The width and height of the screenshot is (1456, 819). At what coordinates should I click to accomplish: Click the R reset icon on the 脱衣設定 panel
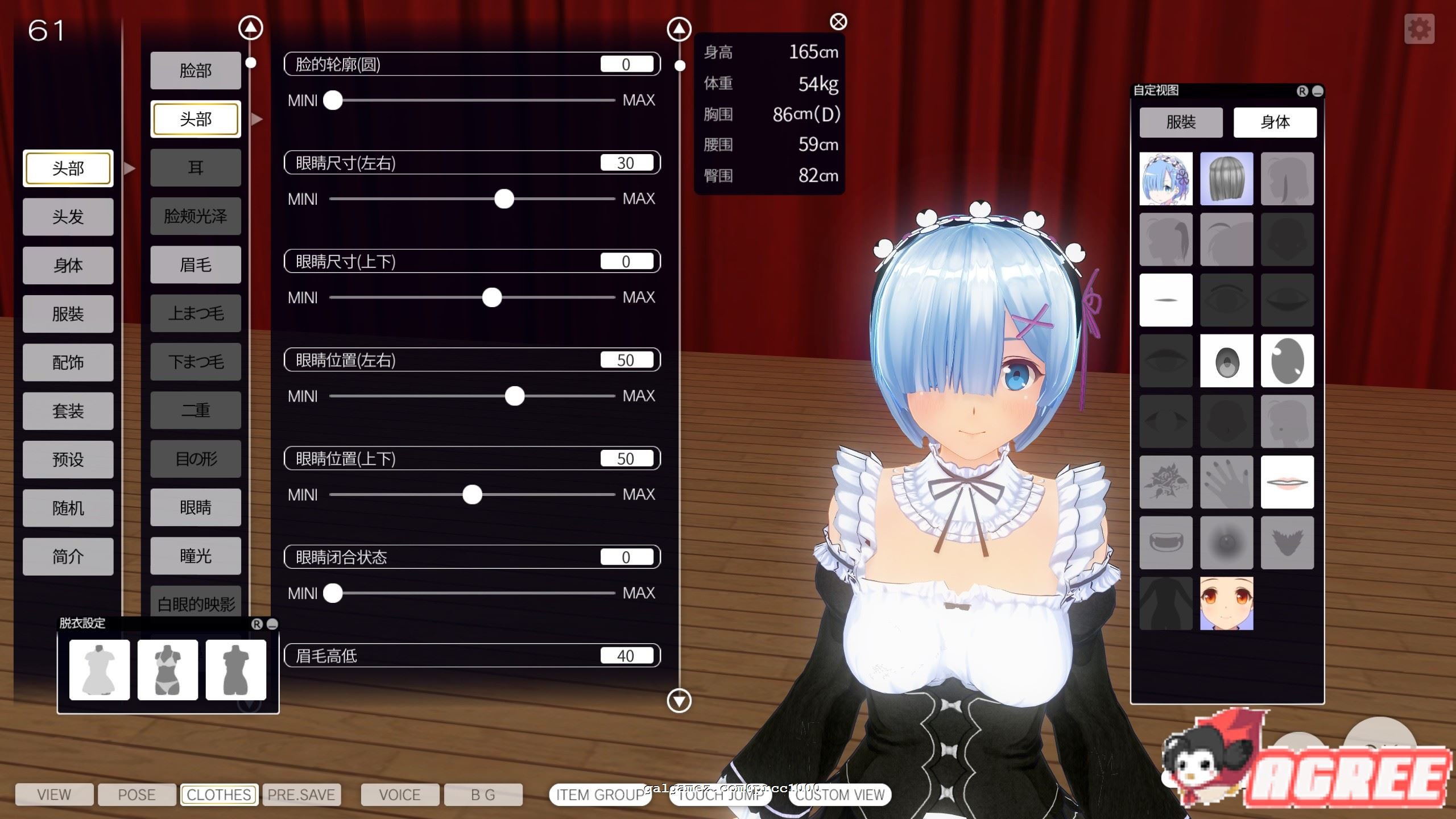click(x=257, y=624)
